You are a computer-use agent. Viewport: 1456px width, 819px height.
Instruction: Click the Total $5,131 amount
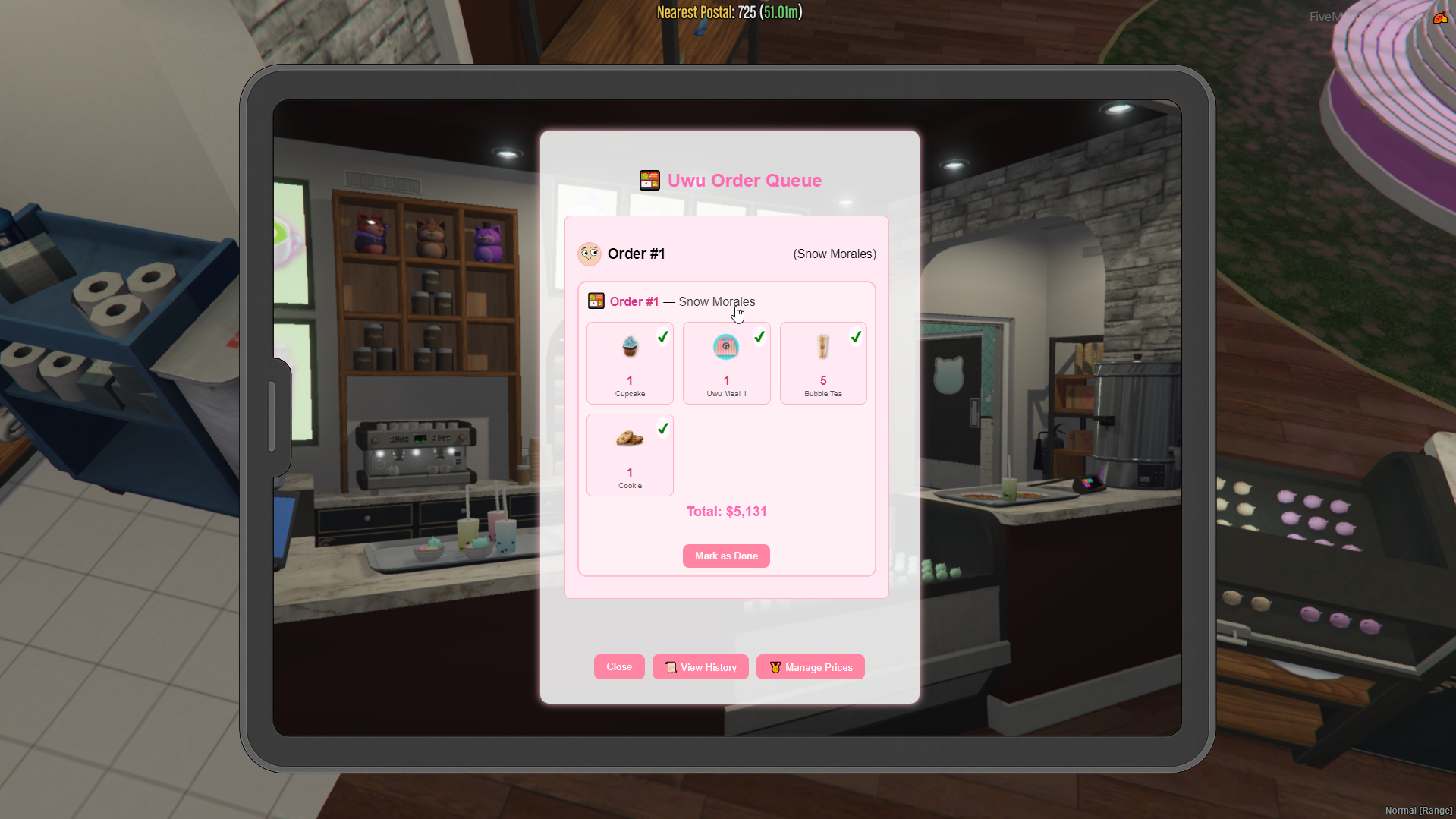[x=725, y=511]
